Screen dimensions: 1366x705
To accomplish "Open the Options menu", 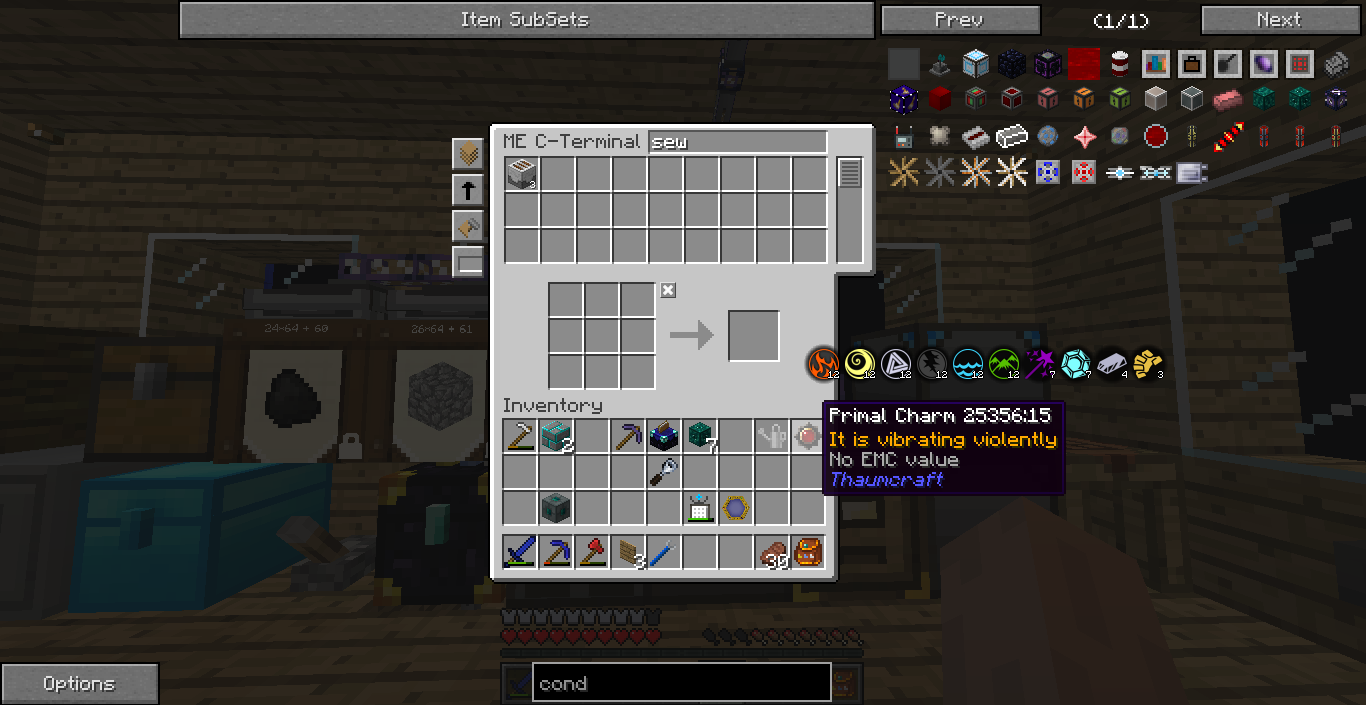I will (x=79, y=684).
